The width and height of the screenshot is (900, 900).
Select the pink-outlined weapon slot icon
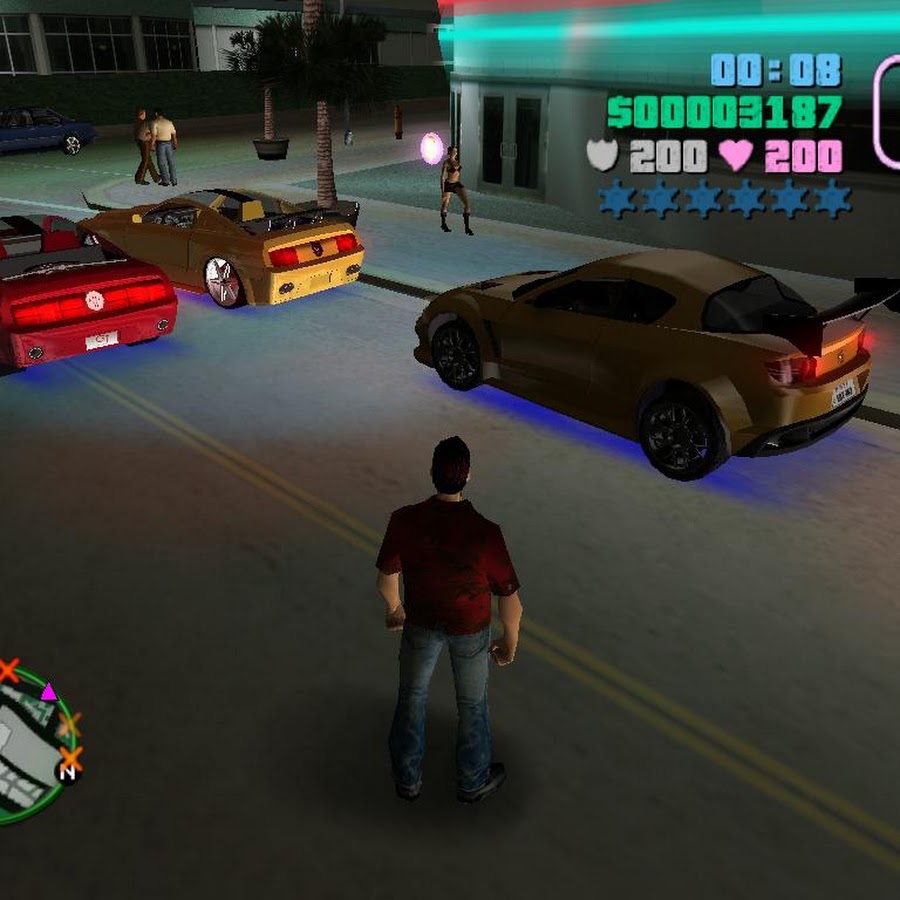[888, 110]
